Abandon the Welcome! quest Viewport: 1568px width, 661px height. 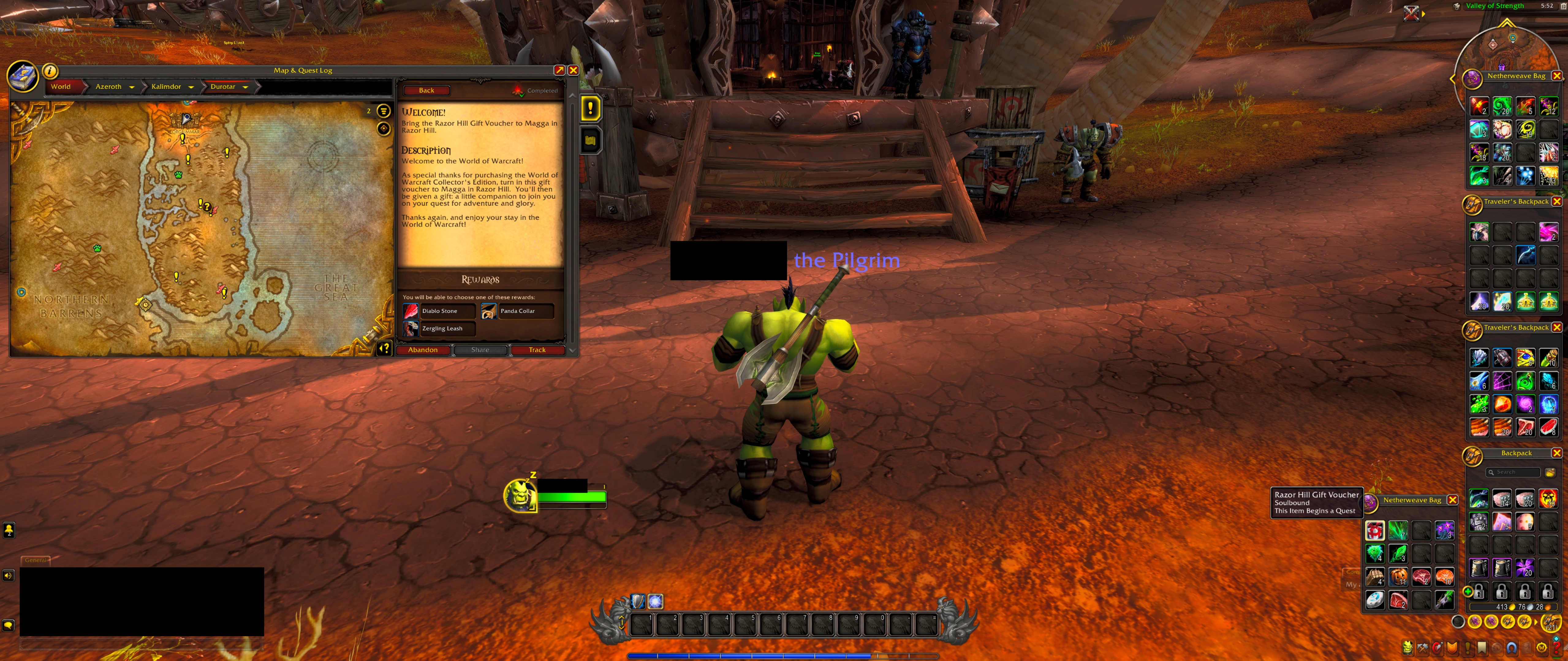(422, 350)
